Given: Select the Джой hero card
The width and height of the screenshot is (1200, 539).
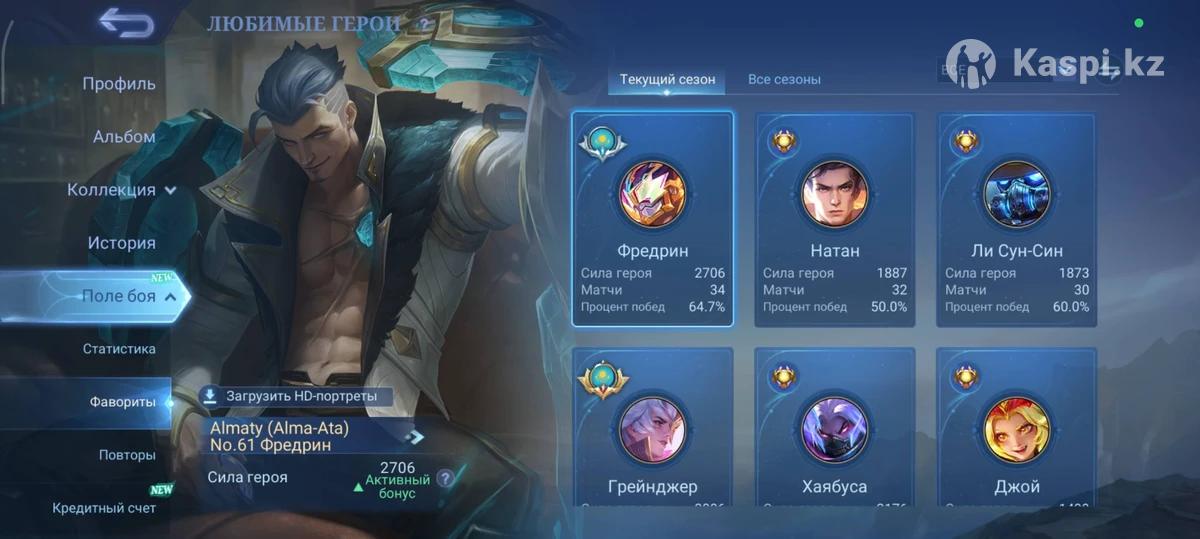Looking at the screenshot, I should (1016, 425).
